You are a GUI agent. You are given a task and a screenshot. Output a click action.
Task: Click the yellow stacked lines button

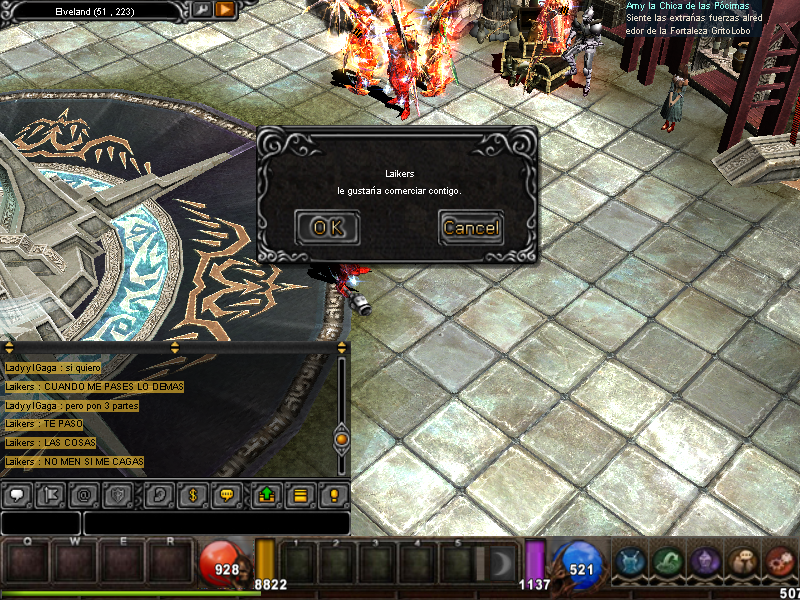click(x=299, y=494)
